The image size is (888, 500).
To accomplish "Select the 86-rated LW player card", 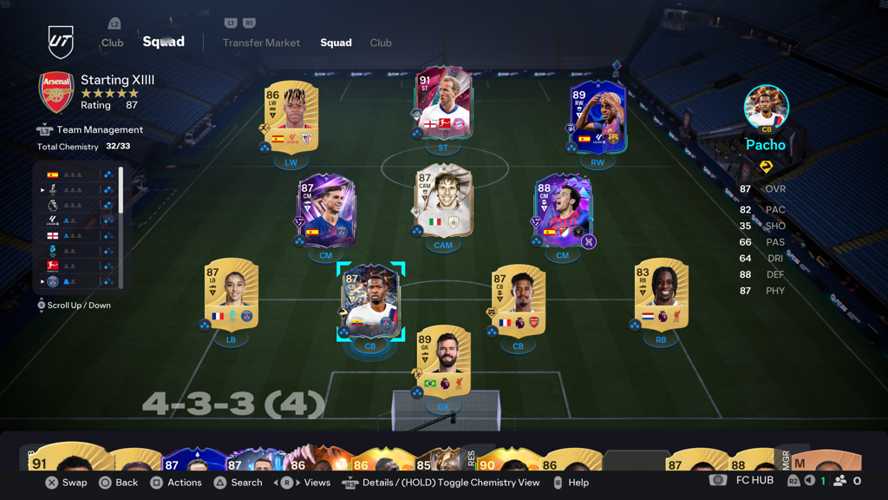I will [291, 116].
